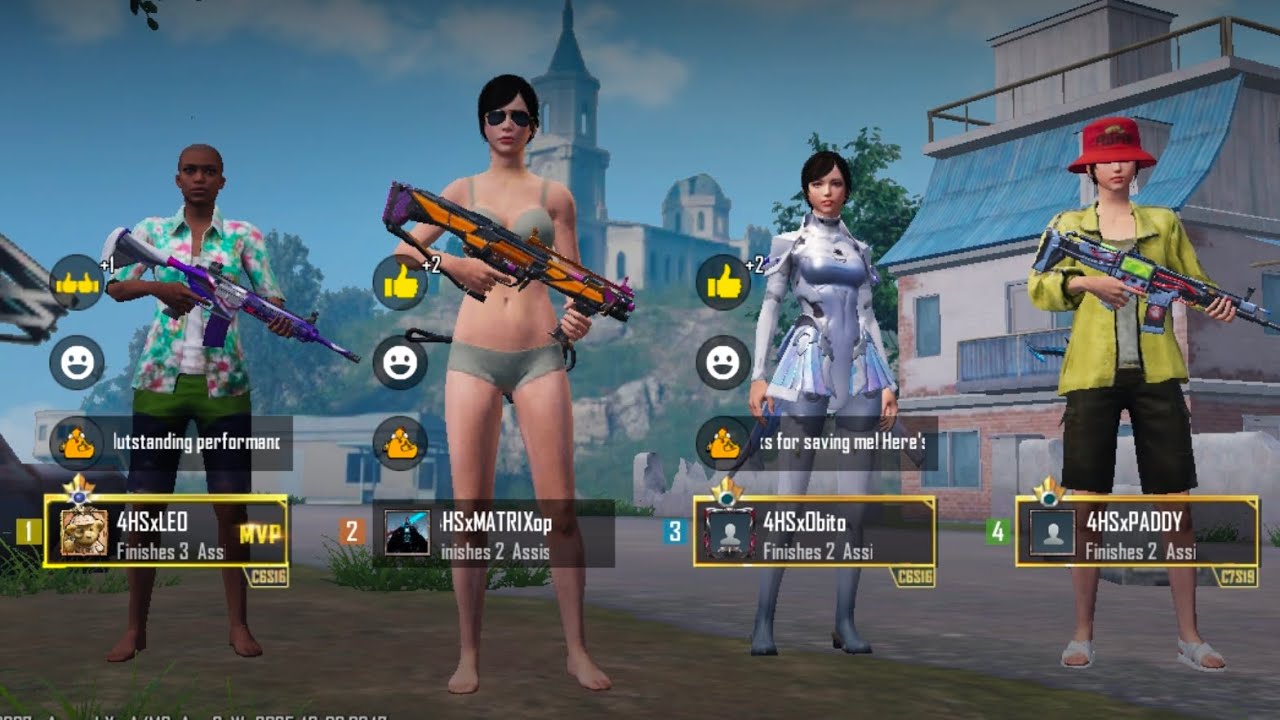Viewport: 1280px width, 720px height.
Task: Give a thumbs-up like to 4HSxLEO
Action: [x=77, y=283]
